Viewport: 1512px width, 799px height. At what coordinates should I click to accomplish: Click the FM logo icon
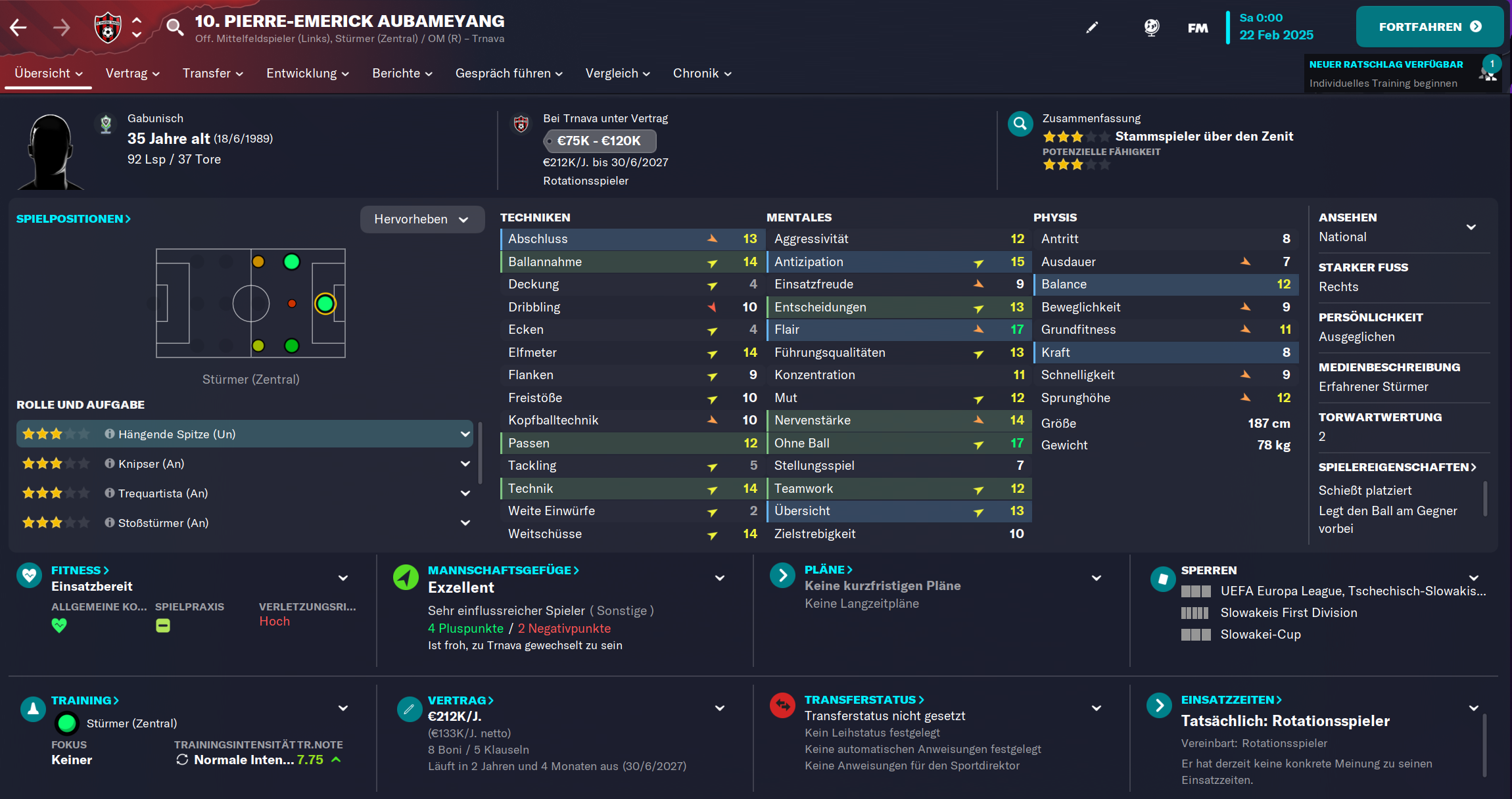[1198, 27]
